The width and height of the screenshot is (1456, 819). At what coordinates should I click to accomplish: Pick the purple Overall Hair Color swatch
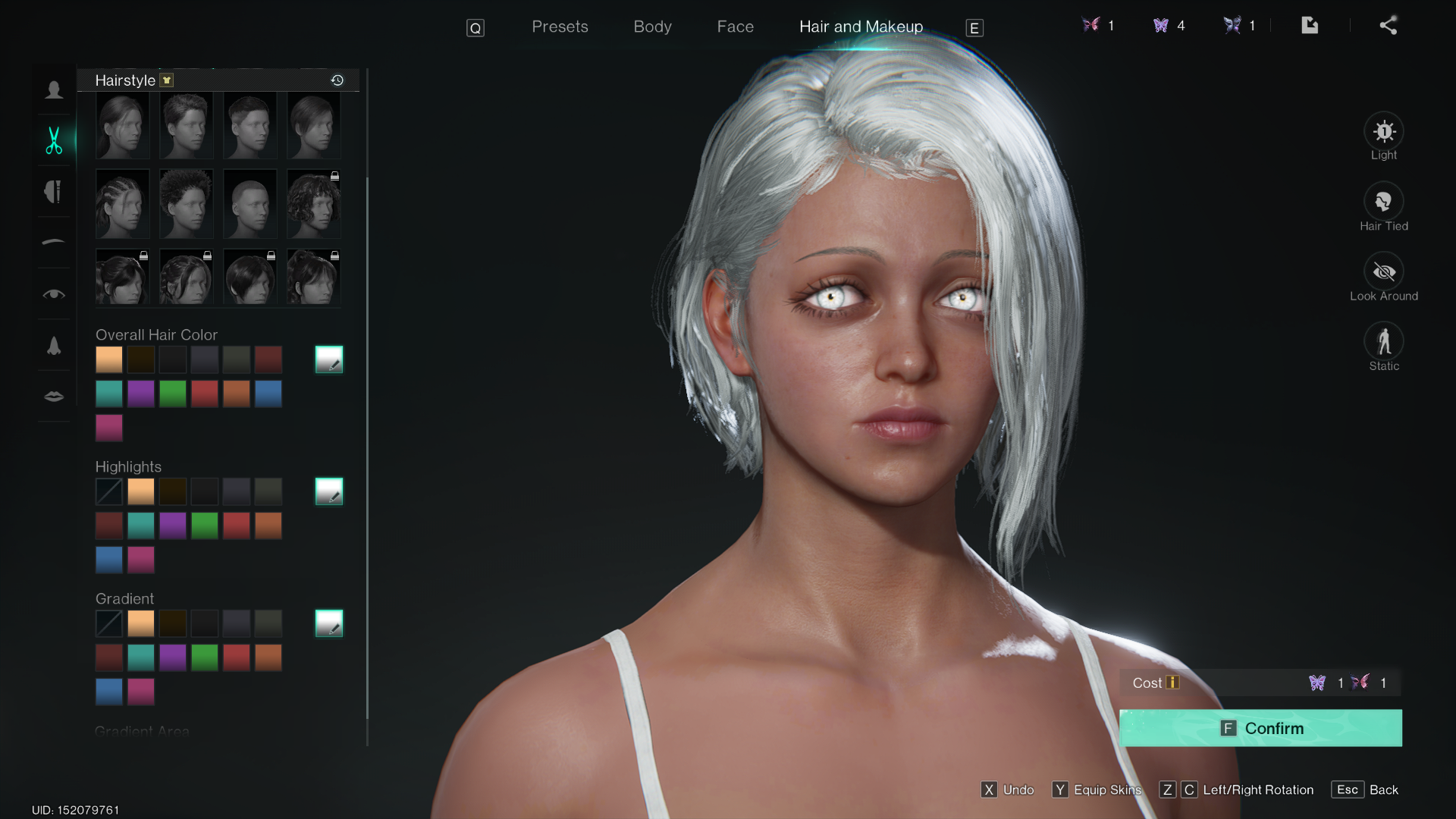point(141,394)
